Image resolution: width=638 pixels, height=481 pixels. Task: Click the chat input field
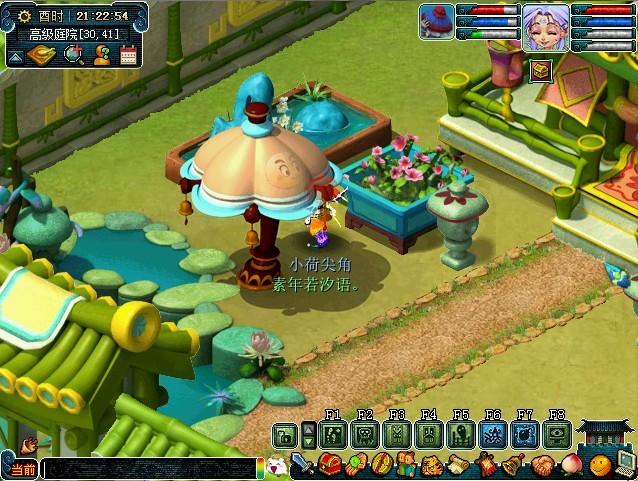click(x=150, y=468)
